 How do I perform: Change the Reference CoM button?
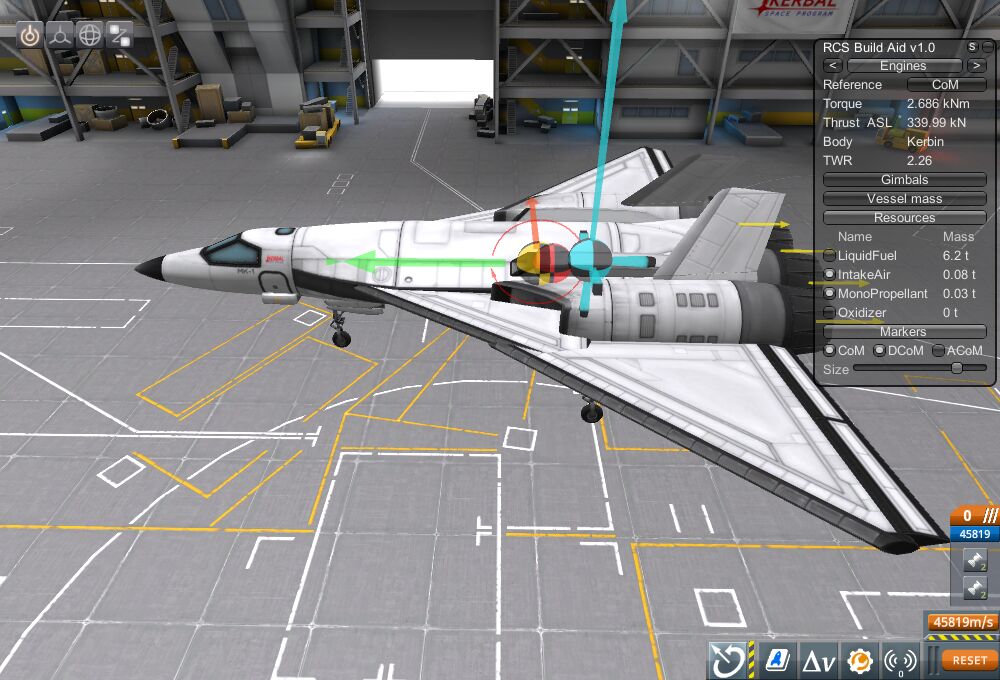[x=945, y=85]
